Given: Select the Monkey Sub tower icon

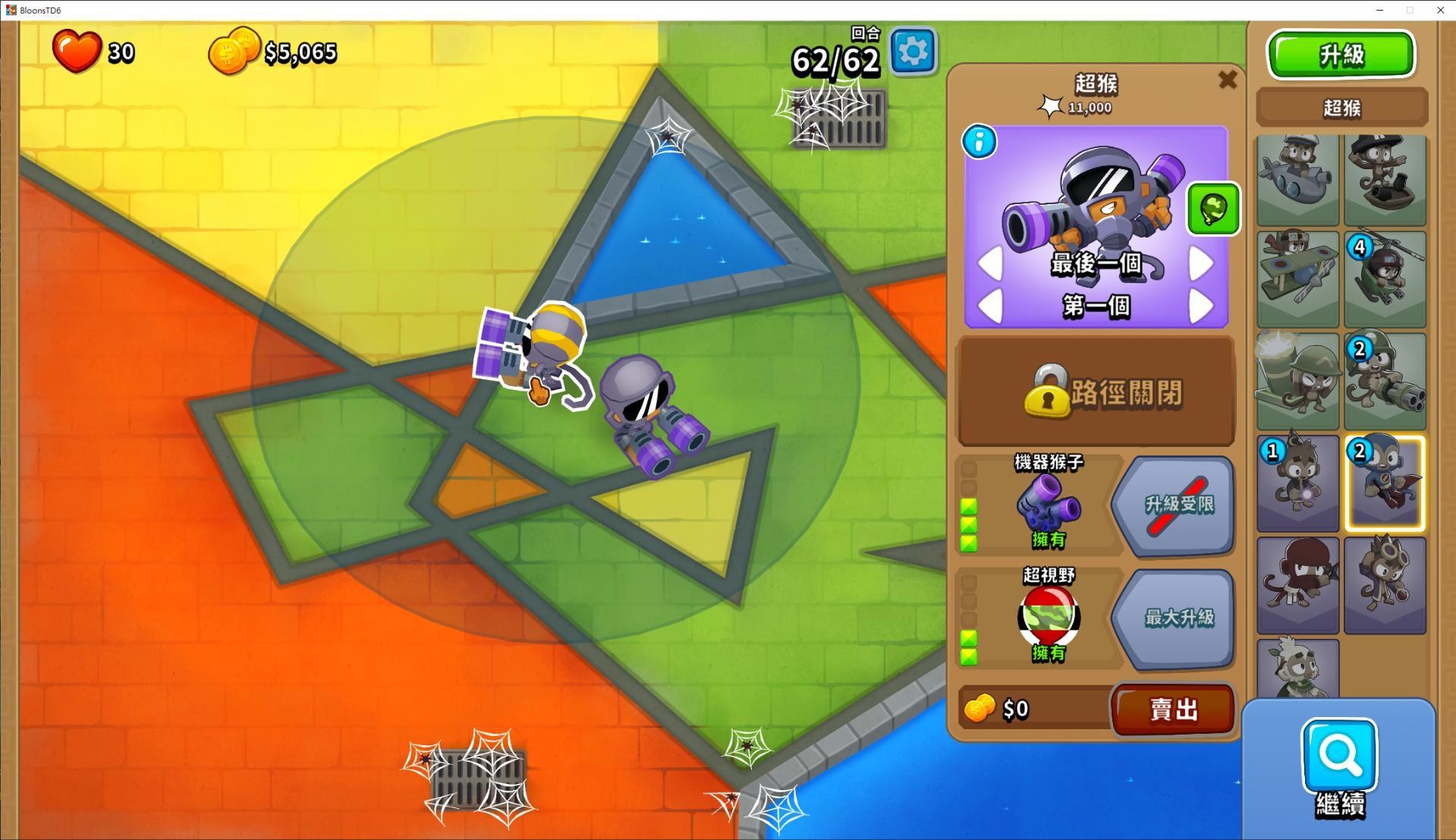Looking at the screenshot, I should (1297, 180).
